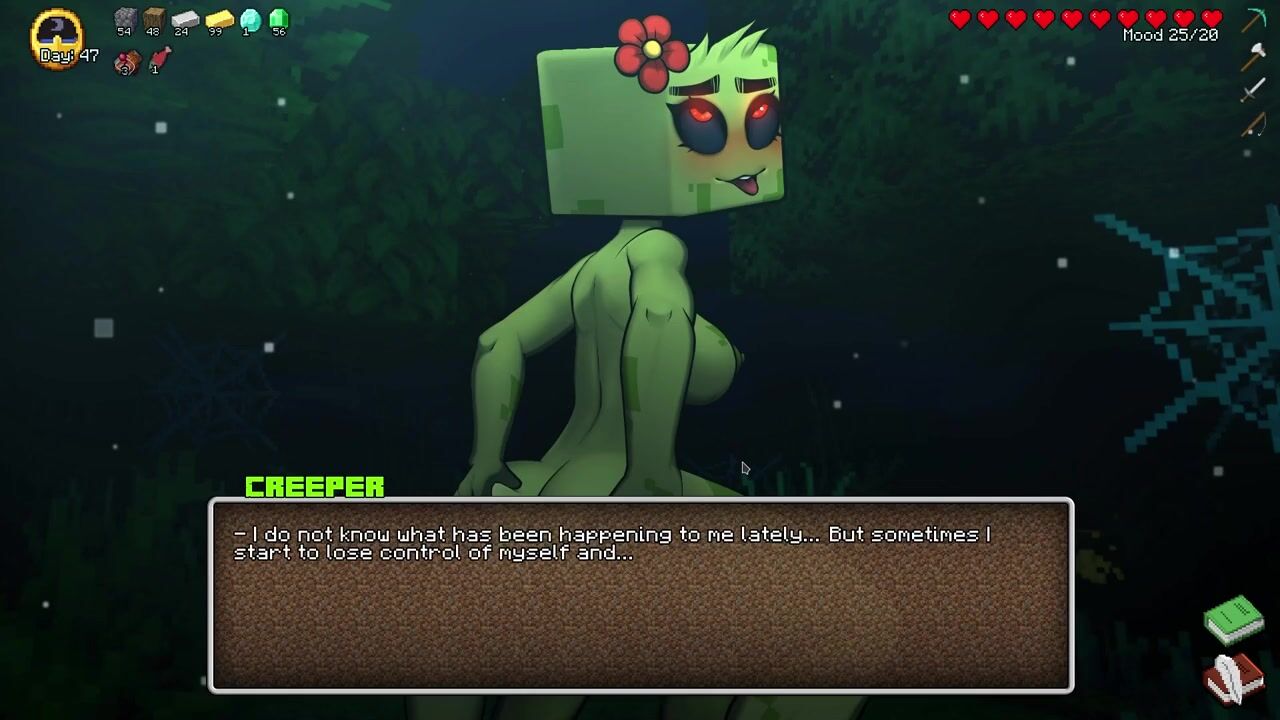Select the diamond pickaxe tool

1254,20
